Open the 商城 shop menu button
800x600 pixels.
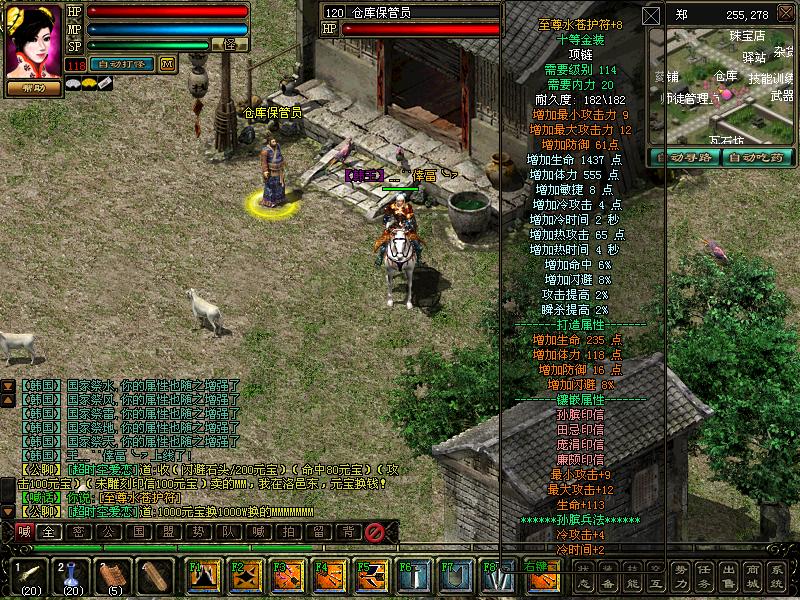(751, 577)
